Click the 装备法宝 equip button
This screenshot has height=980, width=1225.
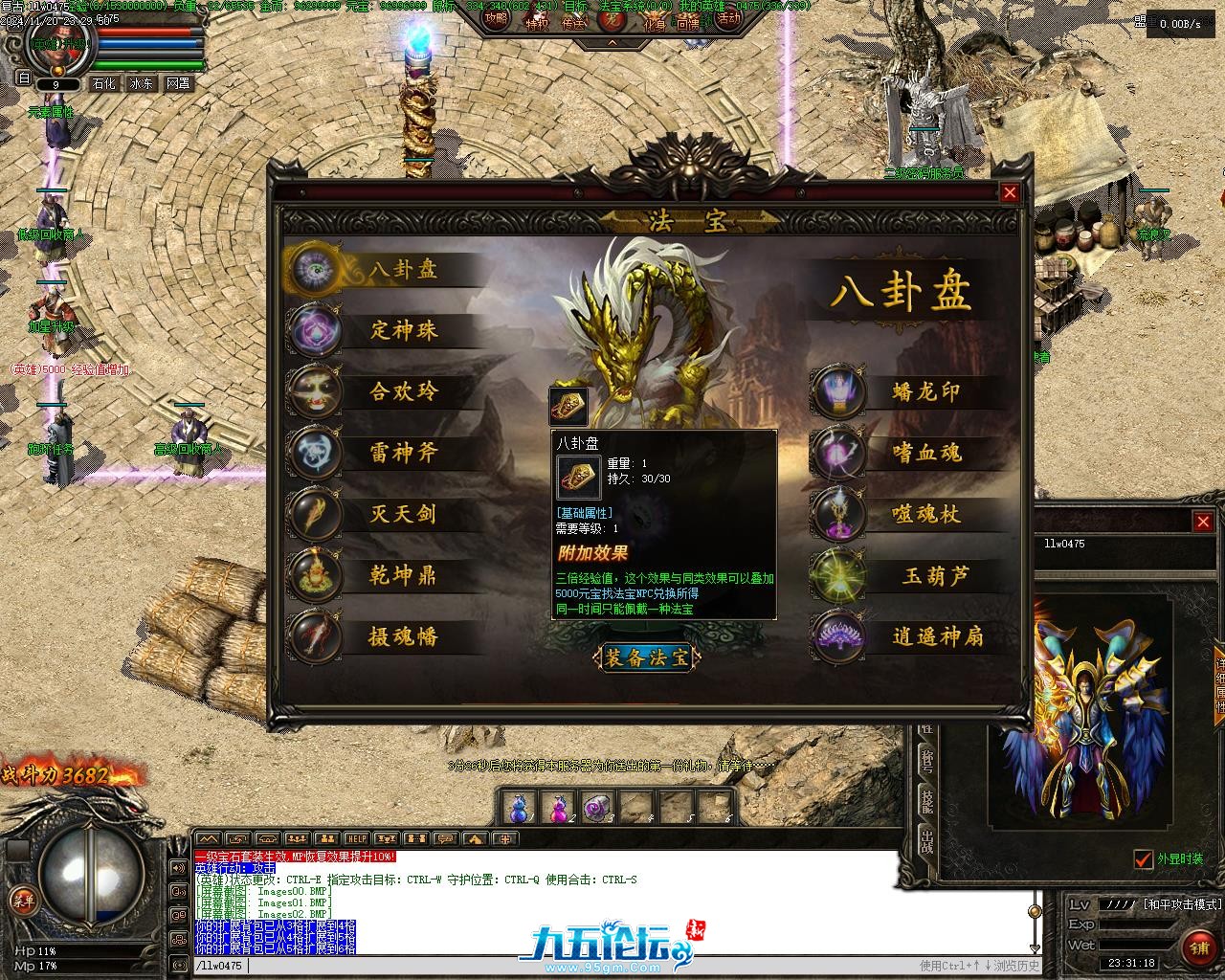tap(647, 658)
